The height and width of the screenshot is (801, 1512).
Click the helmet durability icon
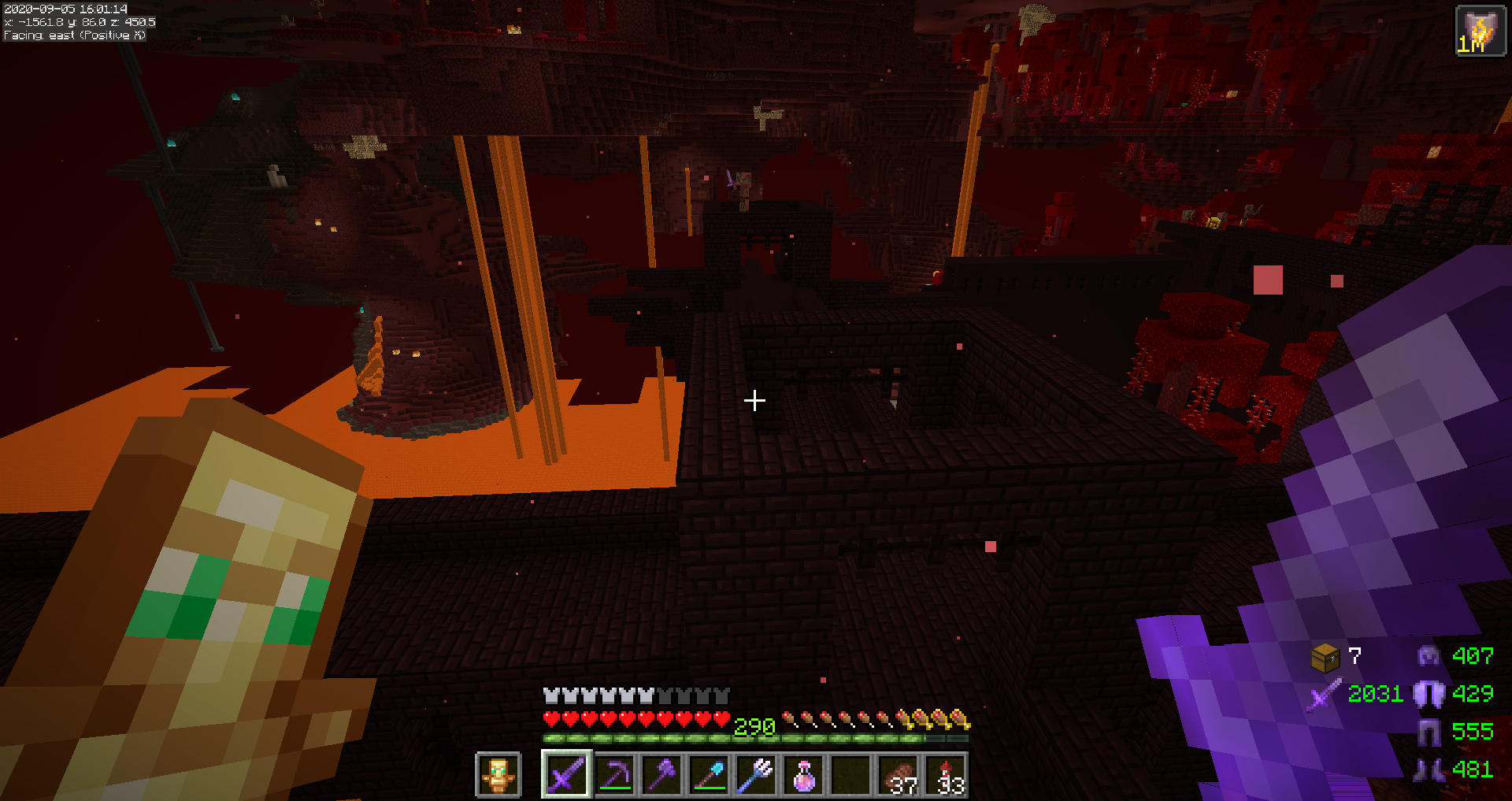[x=1429, y=655]
